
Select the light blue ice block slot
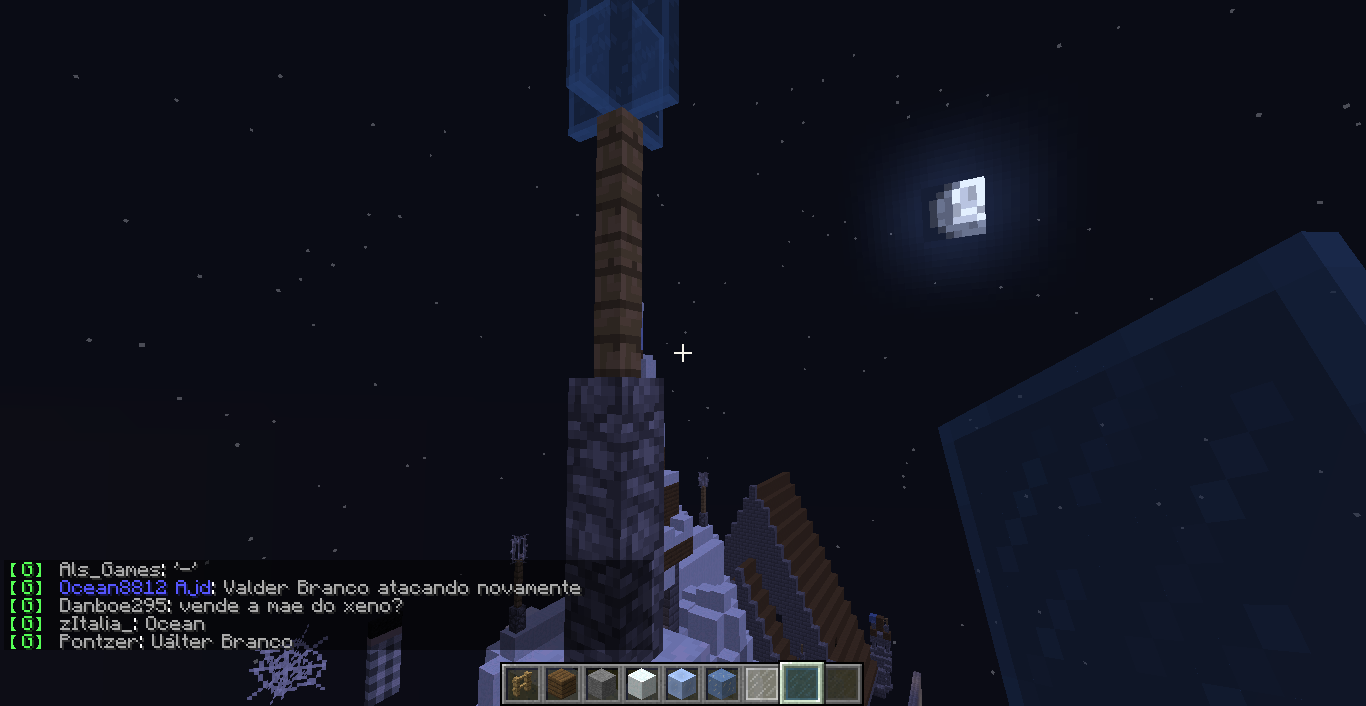(682, 684)
